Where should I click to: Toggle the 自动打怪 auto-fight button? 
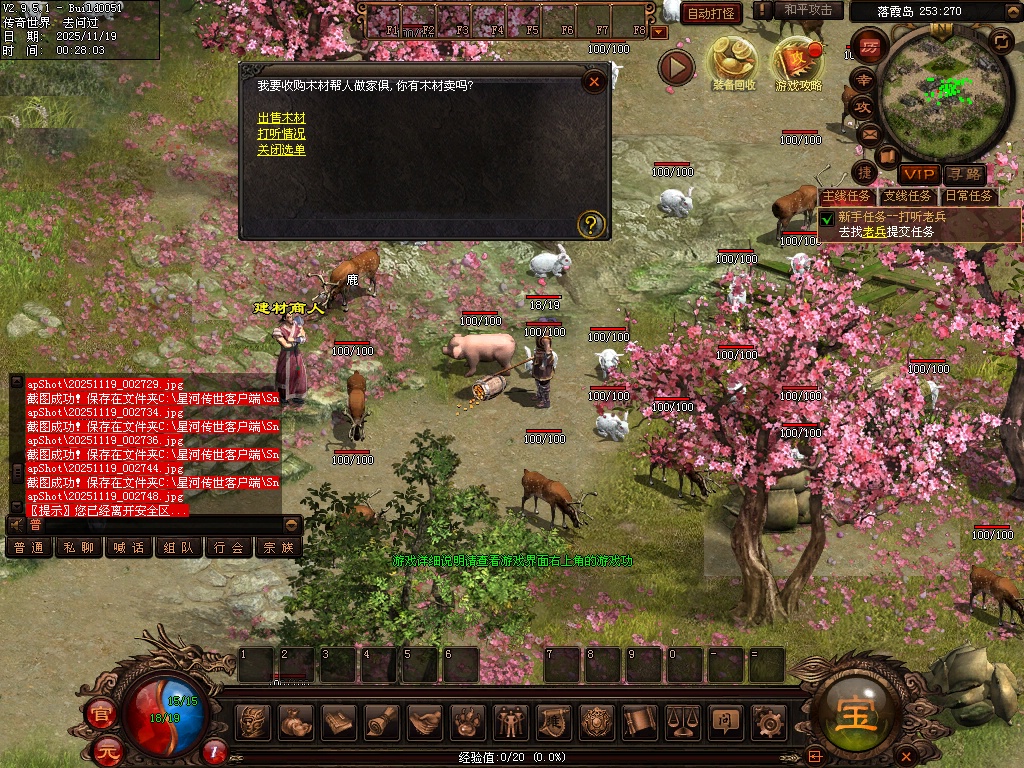click(x=711, y=13)
